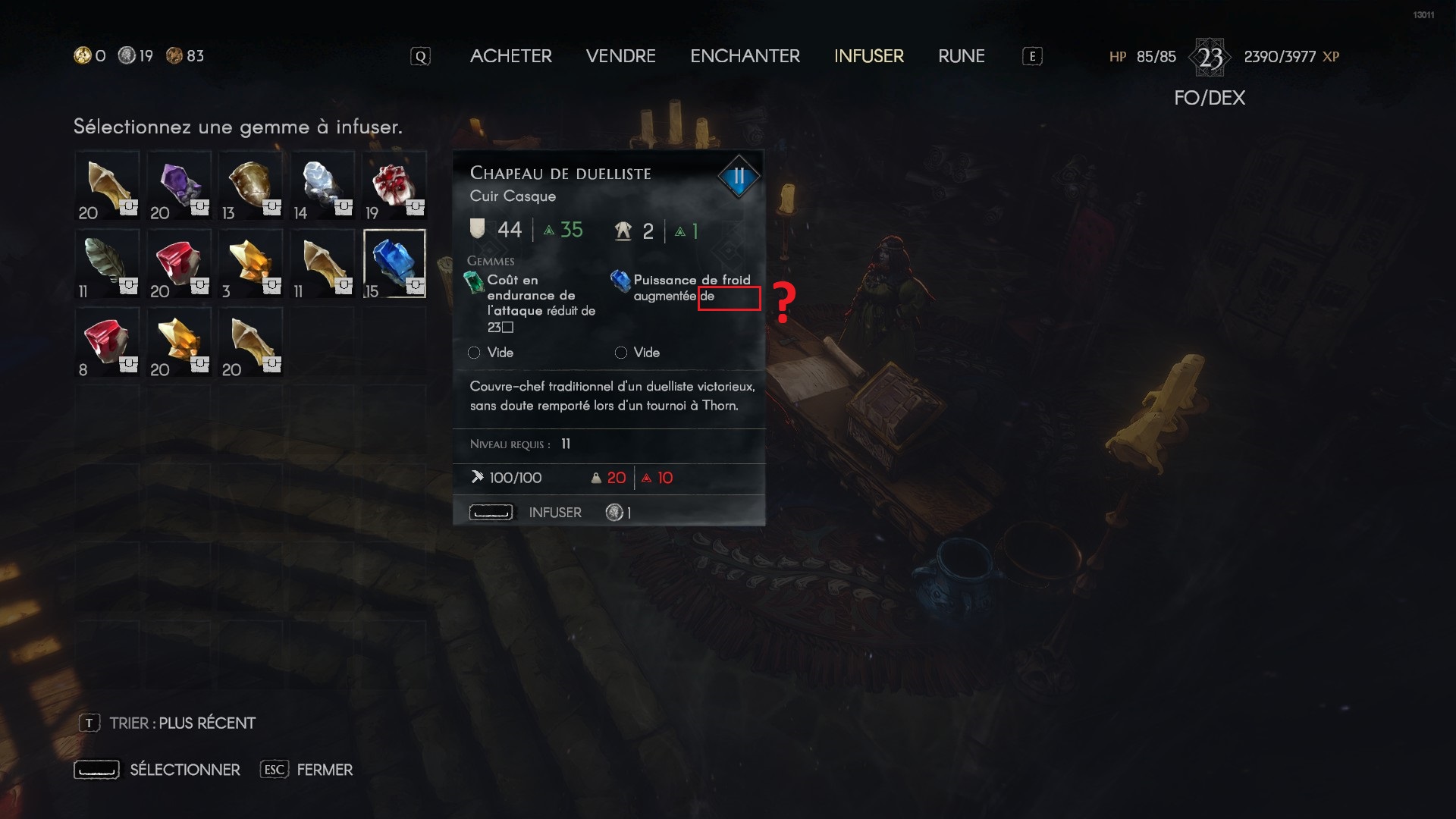Close the menu with Fermer
The image size is (1456, 819).
pyautogui.click(x=324, y=770)
